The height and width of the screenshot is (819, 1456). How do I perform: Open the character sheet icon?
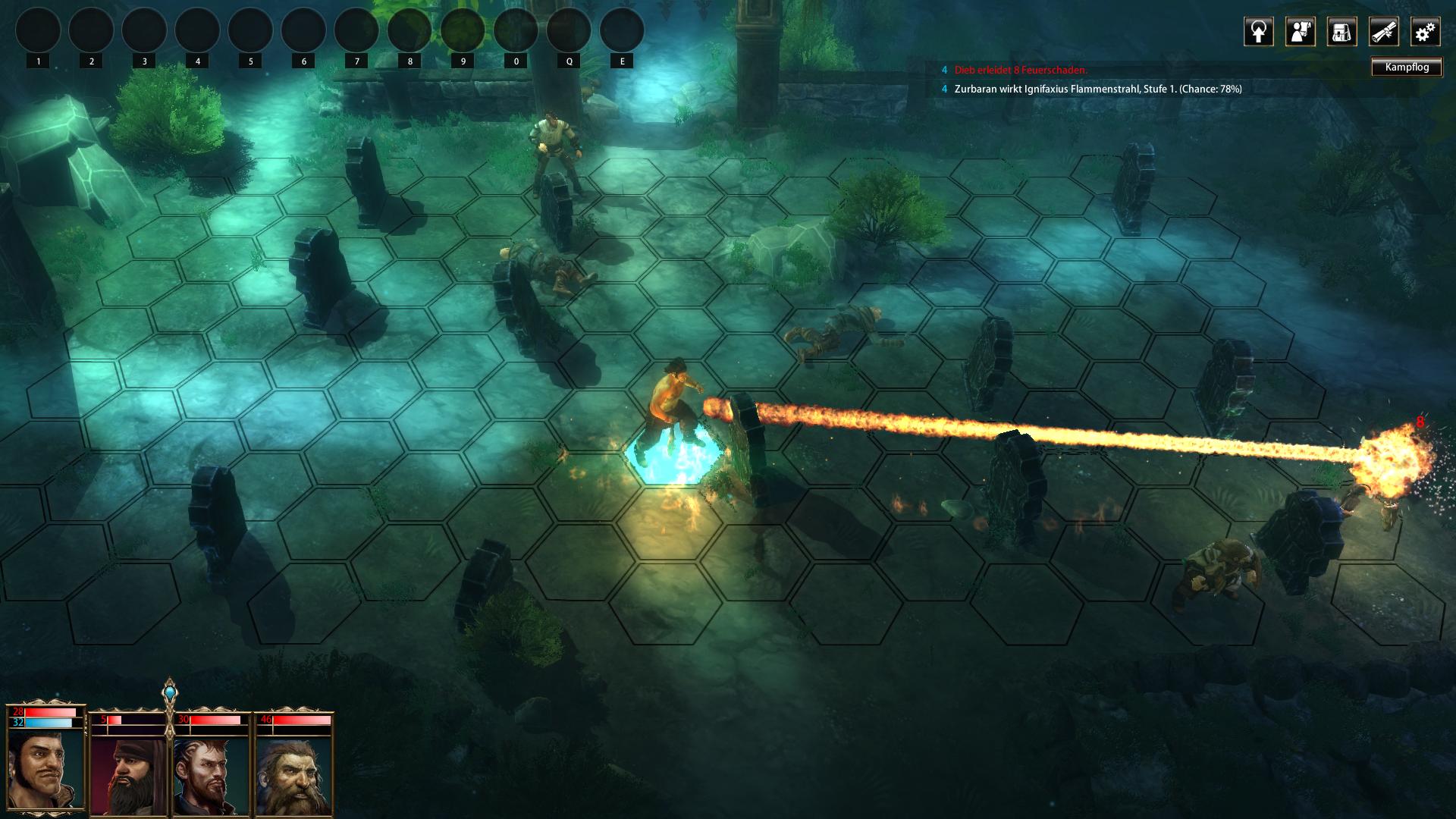pos(1300,32)
